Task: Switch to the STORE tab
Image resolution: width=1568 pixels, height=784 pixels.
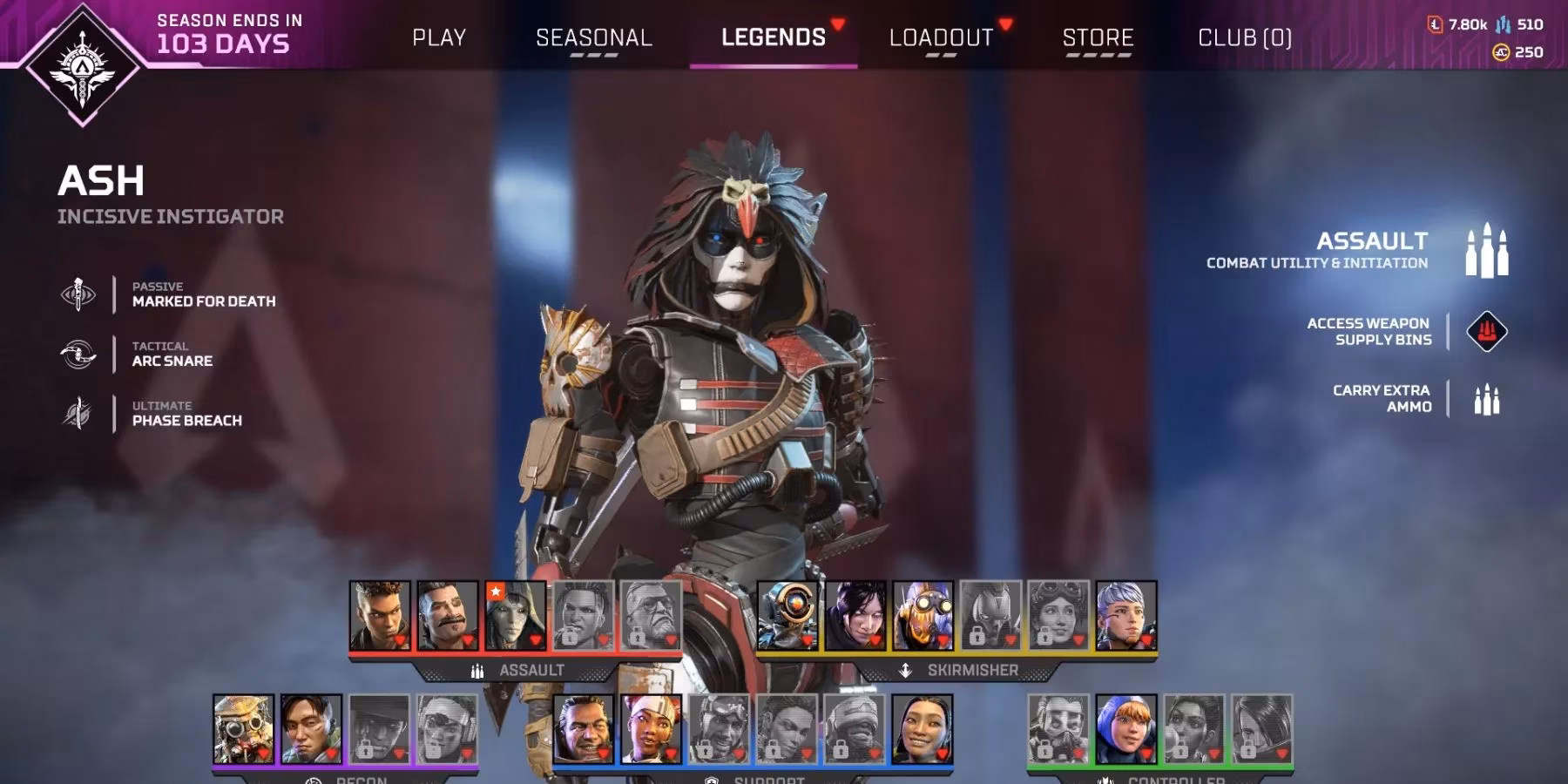Action: (x=1096, y=37)
